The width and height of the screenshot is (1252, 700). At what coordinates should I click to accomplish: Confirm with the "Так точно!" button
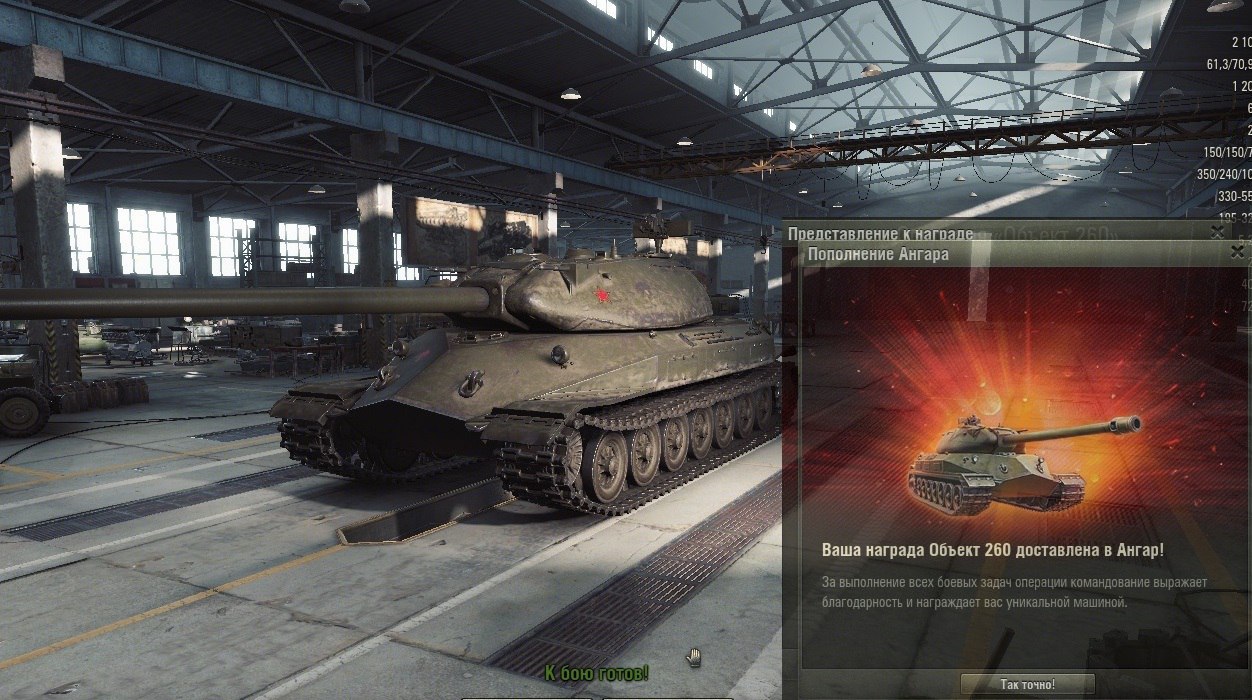(1027, 685)
